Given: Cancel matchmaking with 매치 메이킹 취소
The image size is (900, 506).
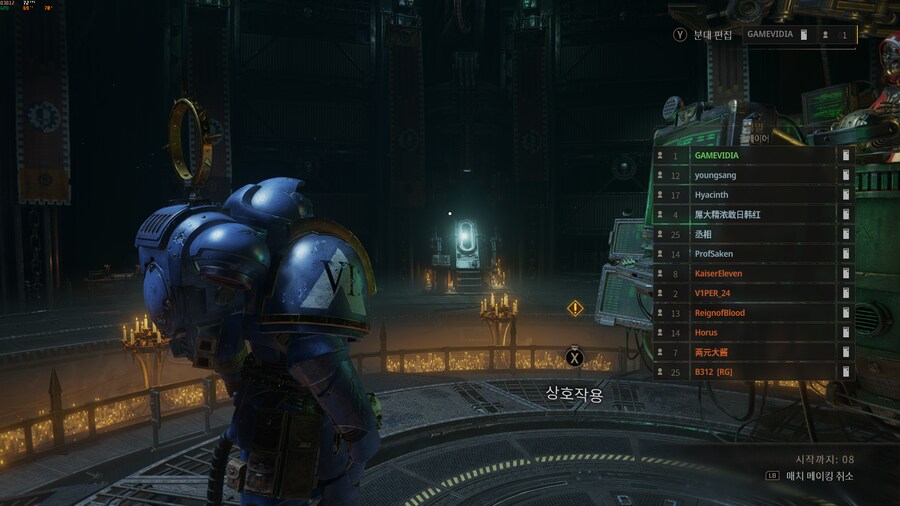Looking at the screenshot, I should 816,476.
